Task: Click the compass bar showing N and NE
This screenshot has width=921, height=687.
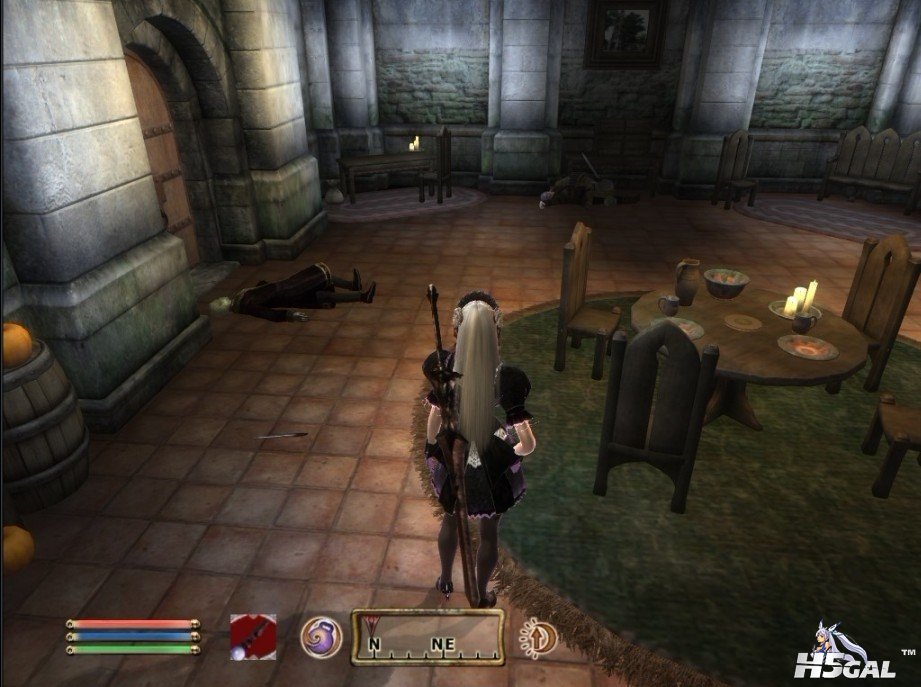Action: tap(427, 638)
